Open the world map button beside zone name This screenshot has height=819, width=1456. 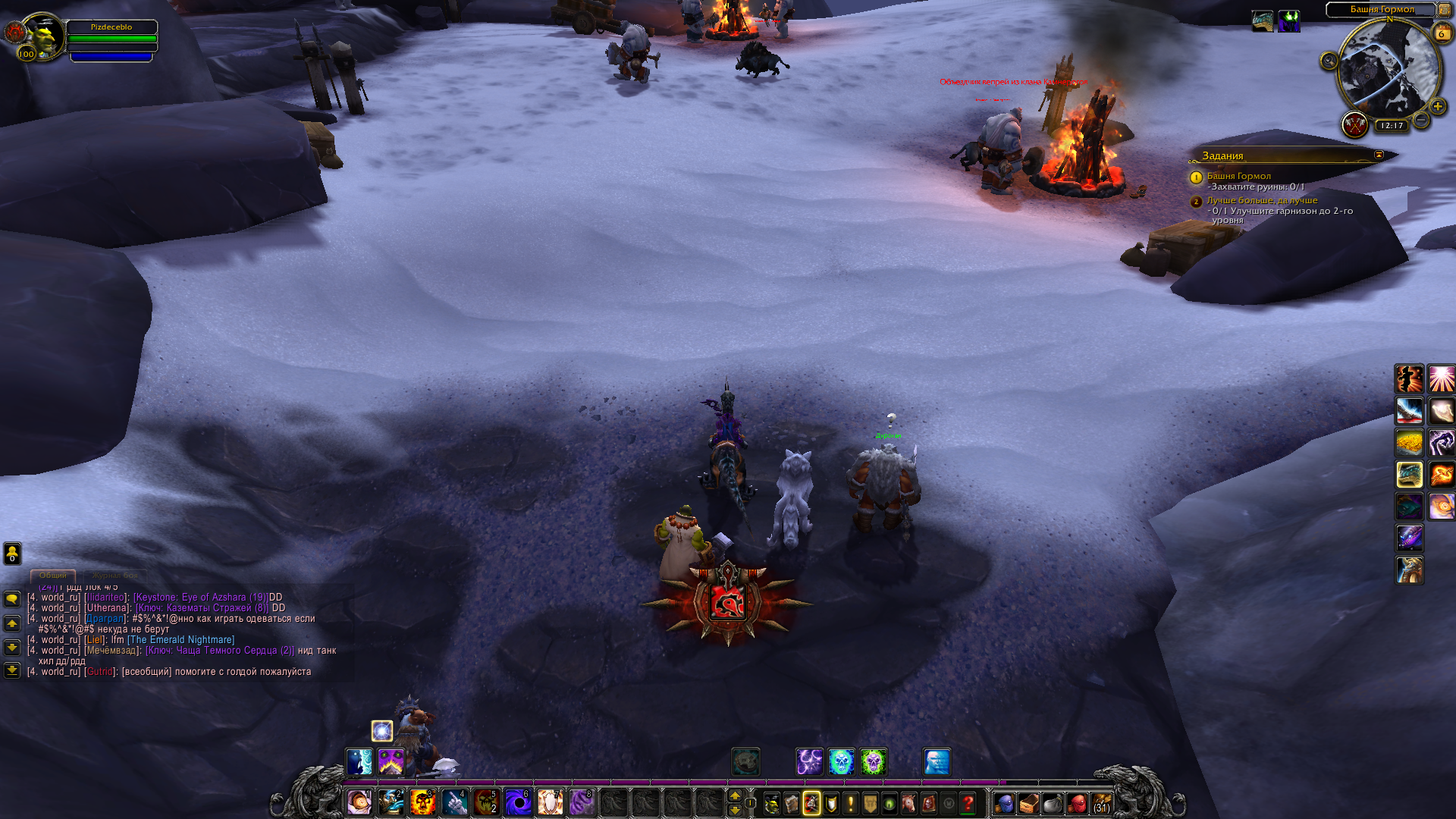tap(1445, 10)
